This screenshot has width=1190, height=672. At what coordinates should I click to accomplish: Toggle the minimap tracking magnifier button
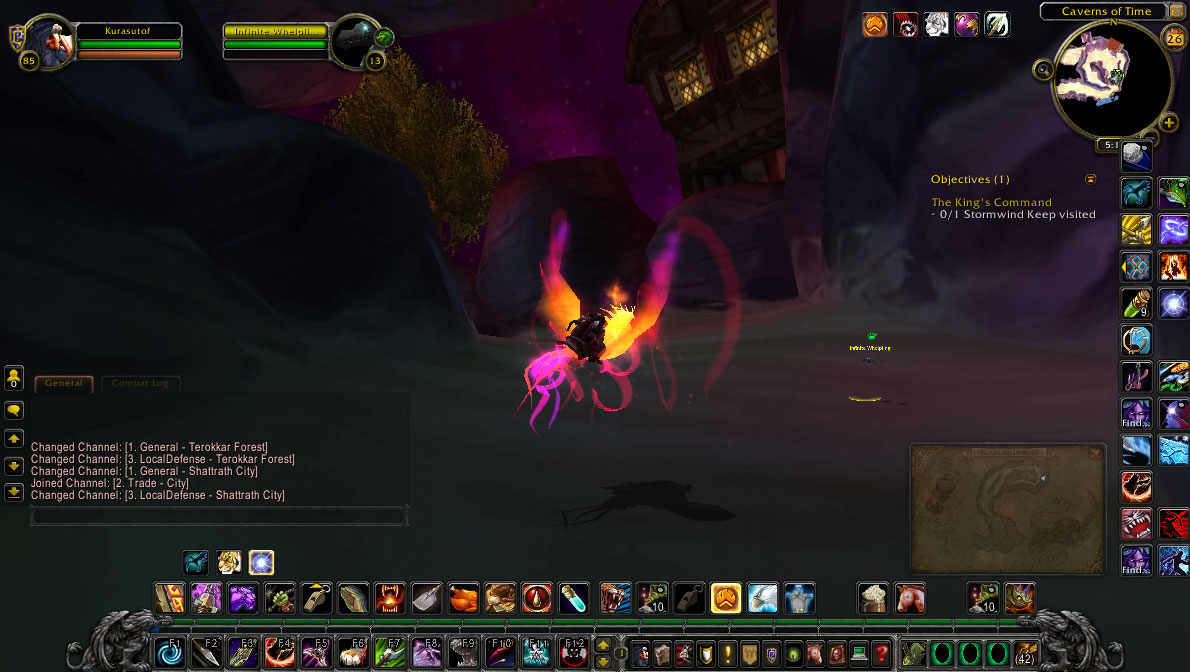click(x=1044, y=69)
